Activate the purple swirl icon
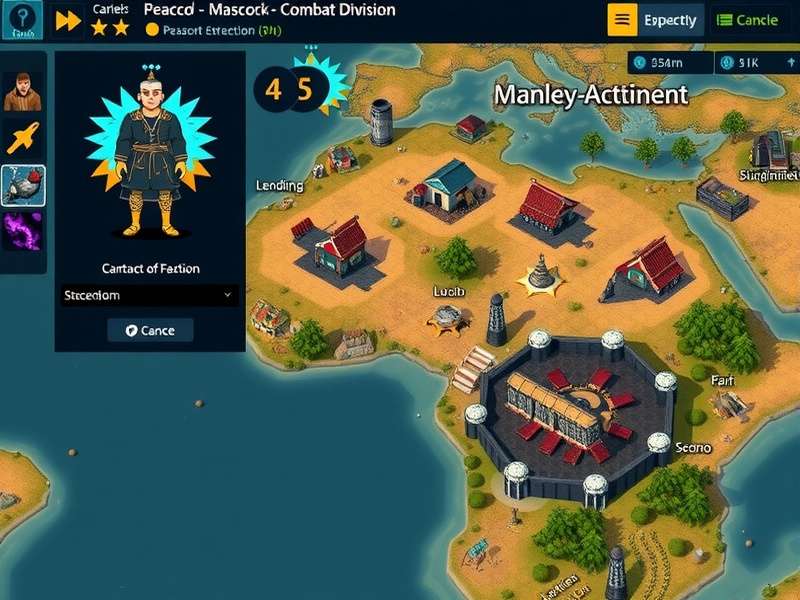 pyautogui.click(x=22, y=230)
